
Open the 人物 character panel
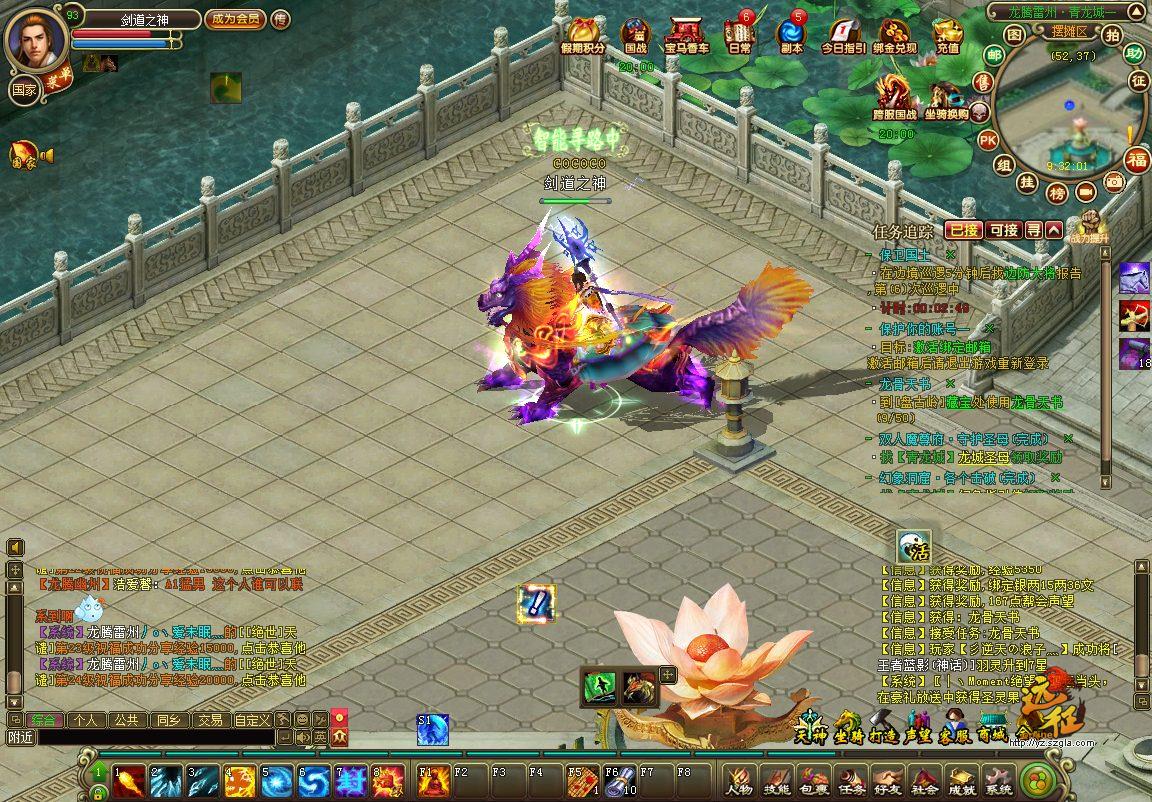[740, 780]
